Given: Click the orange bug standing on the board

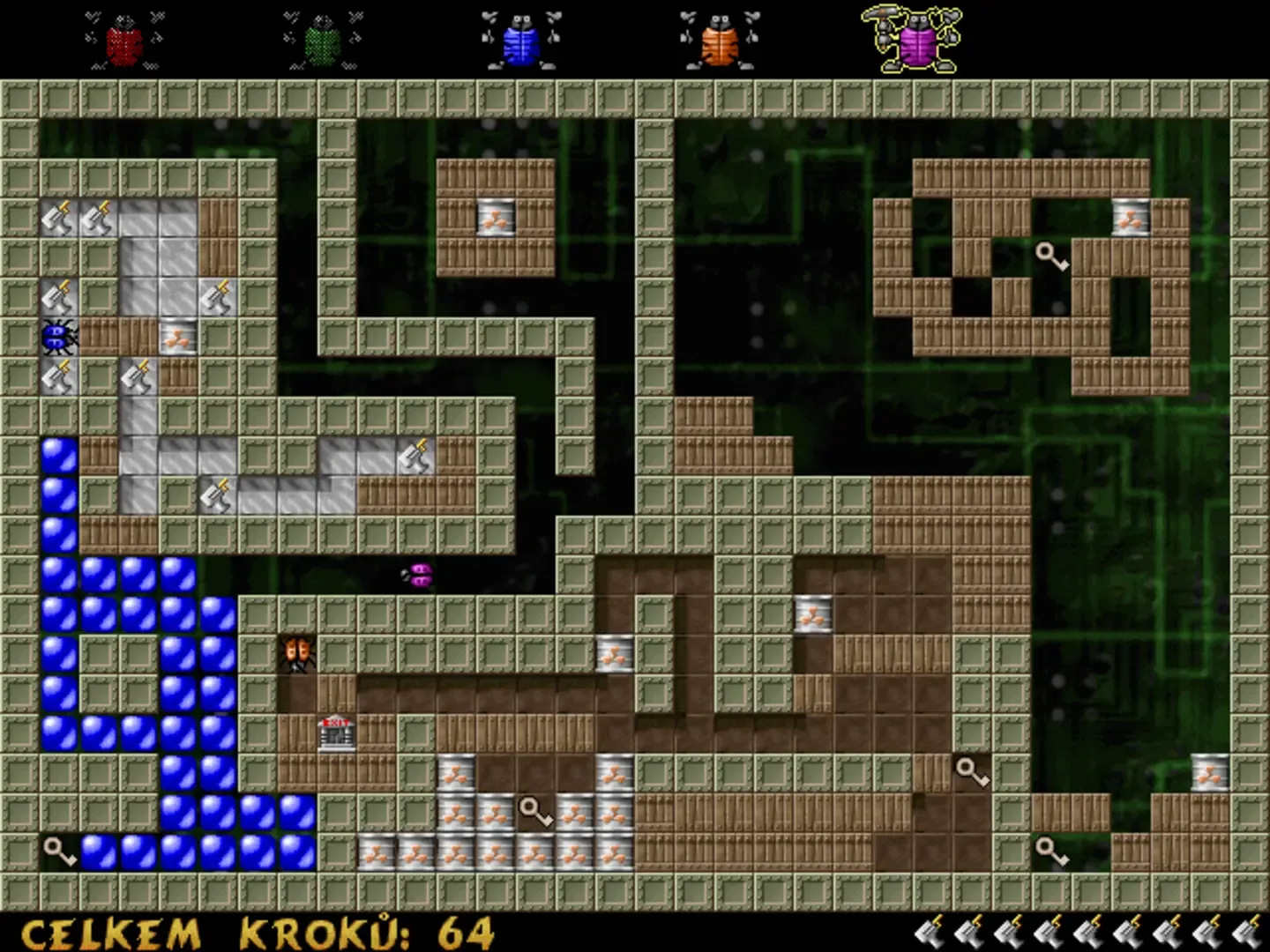Looking at the screenshot, I should [295, 652].
